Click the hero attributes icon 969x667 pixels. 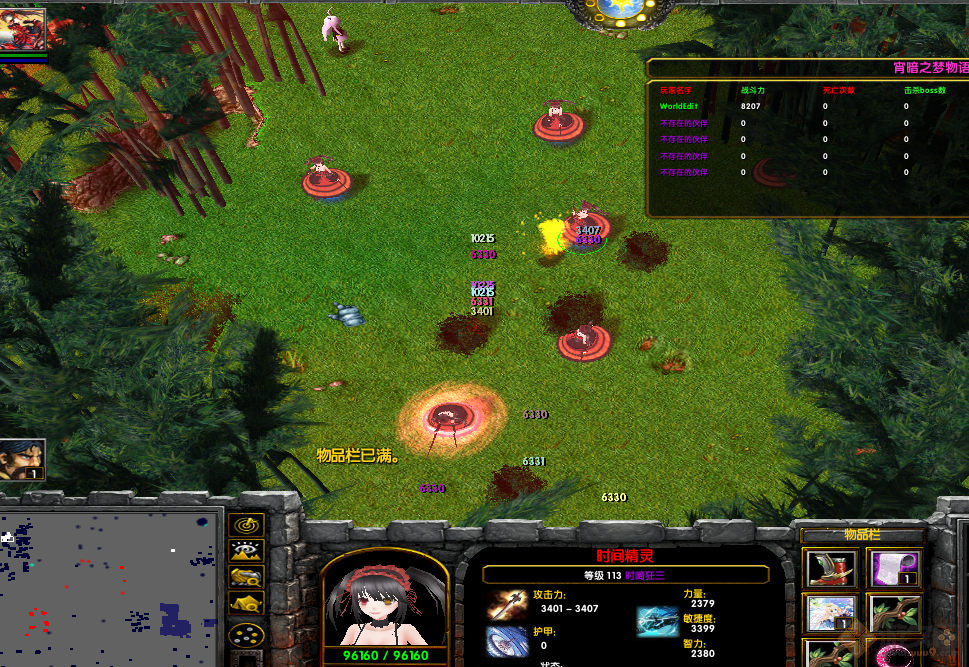tap(657, 621)
